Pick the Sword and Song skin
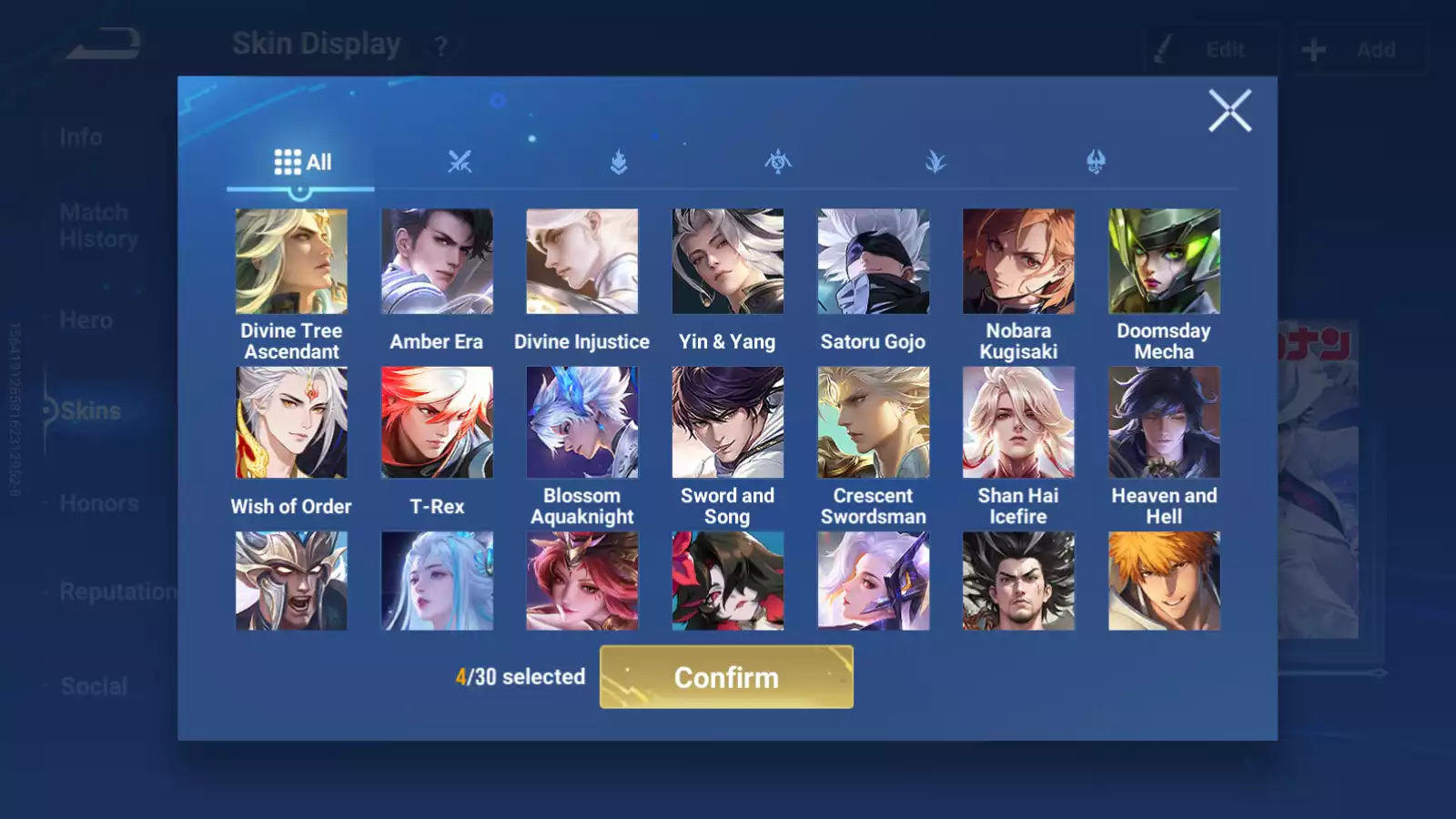 coord(728,422)
